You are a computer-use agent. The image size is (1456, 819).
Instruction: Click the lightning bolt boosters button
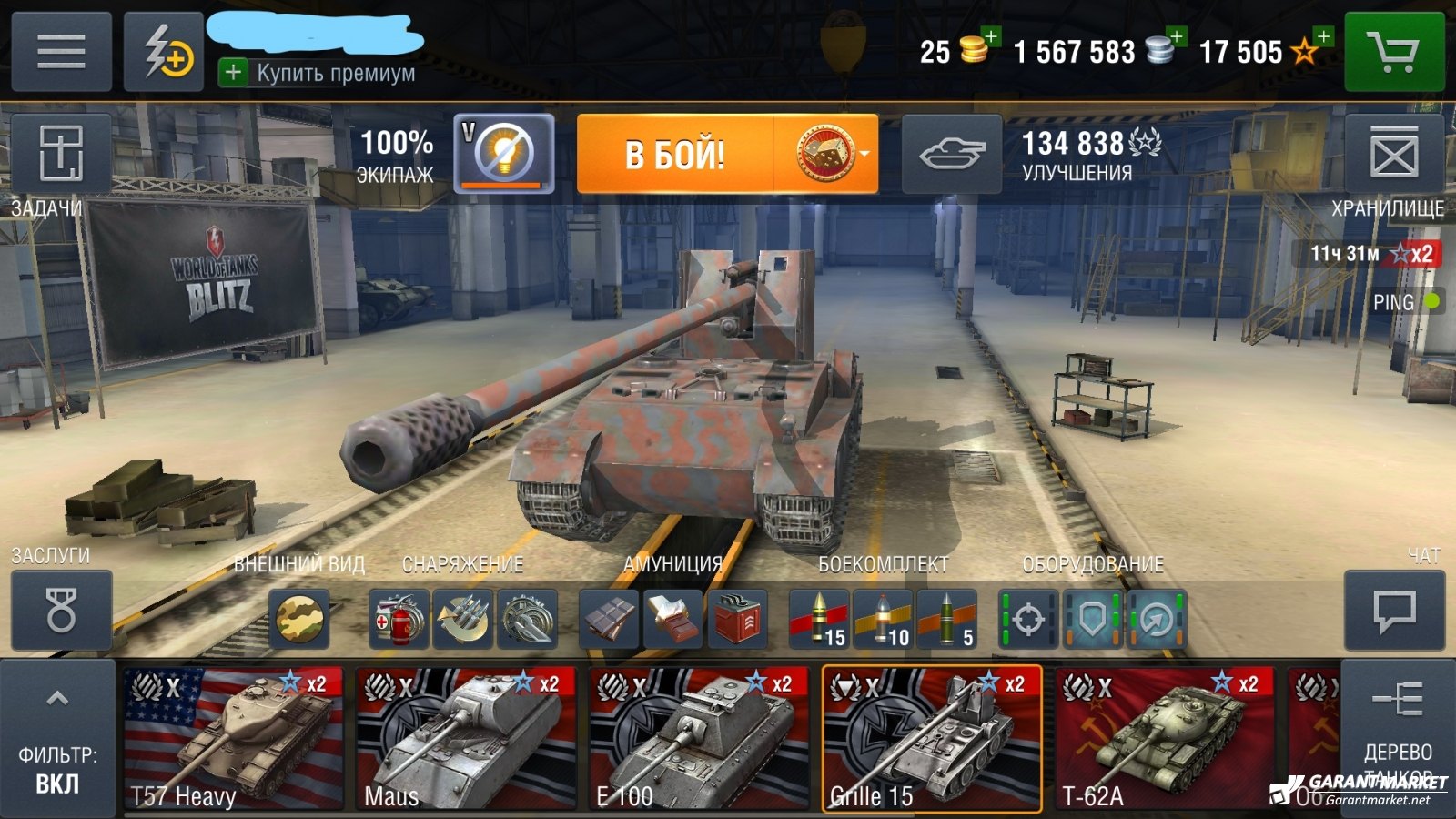tap(164, 52)
